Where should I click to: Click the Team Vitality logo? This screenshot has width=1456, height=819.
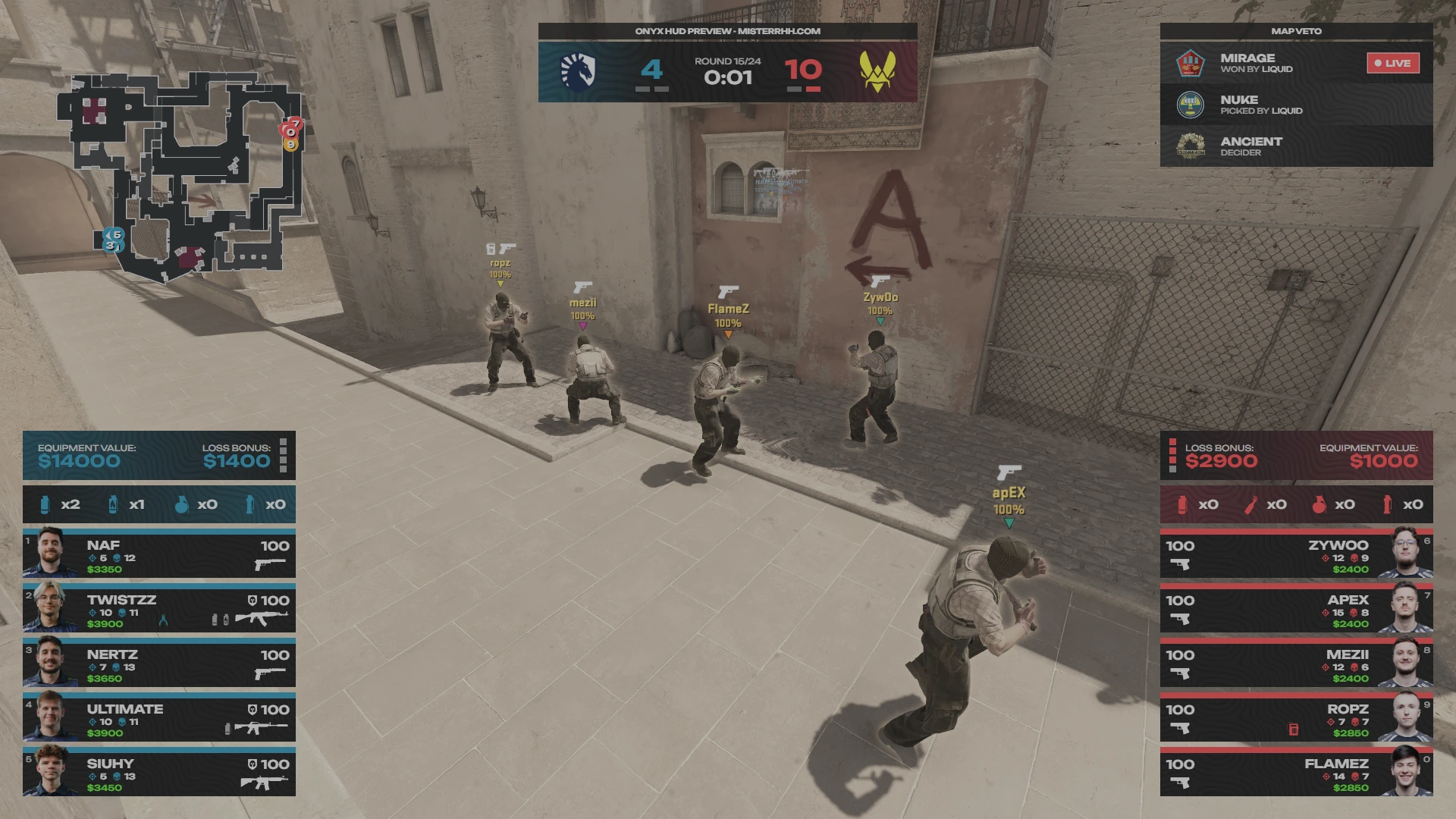(x=877, y=72)
